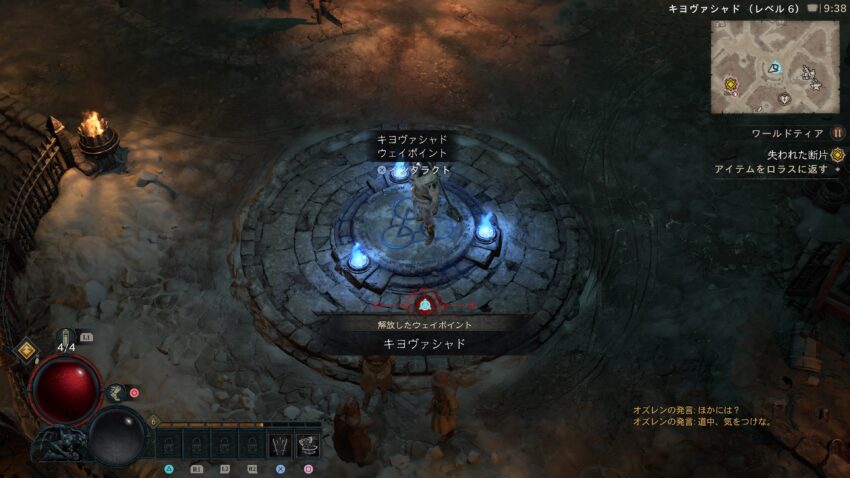Use the healing potion icon above the health orb
The image size is (850, 478).
click(66, 337)
